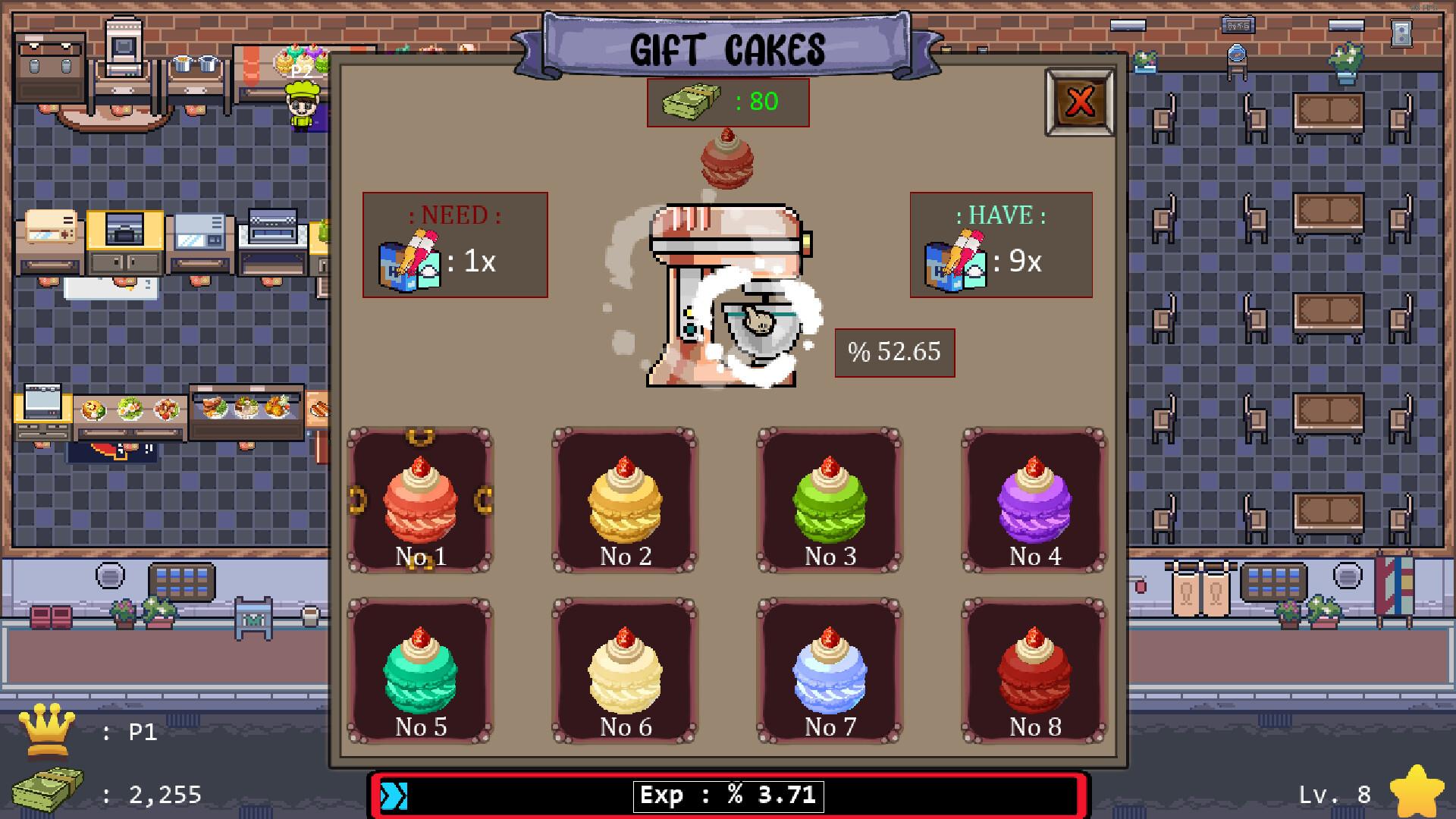Click the ingredient icon in the NEED panel
The width and height of the screenshot is (1456, 819).
pyautogui.click(x=409, y=262)
